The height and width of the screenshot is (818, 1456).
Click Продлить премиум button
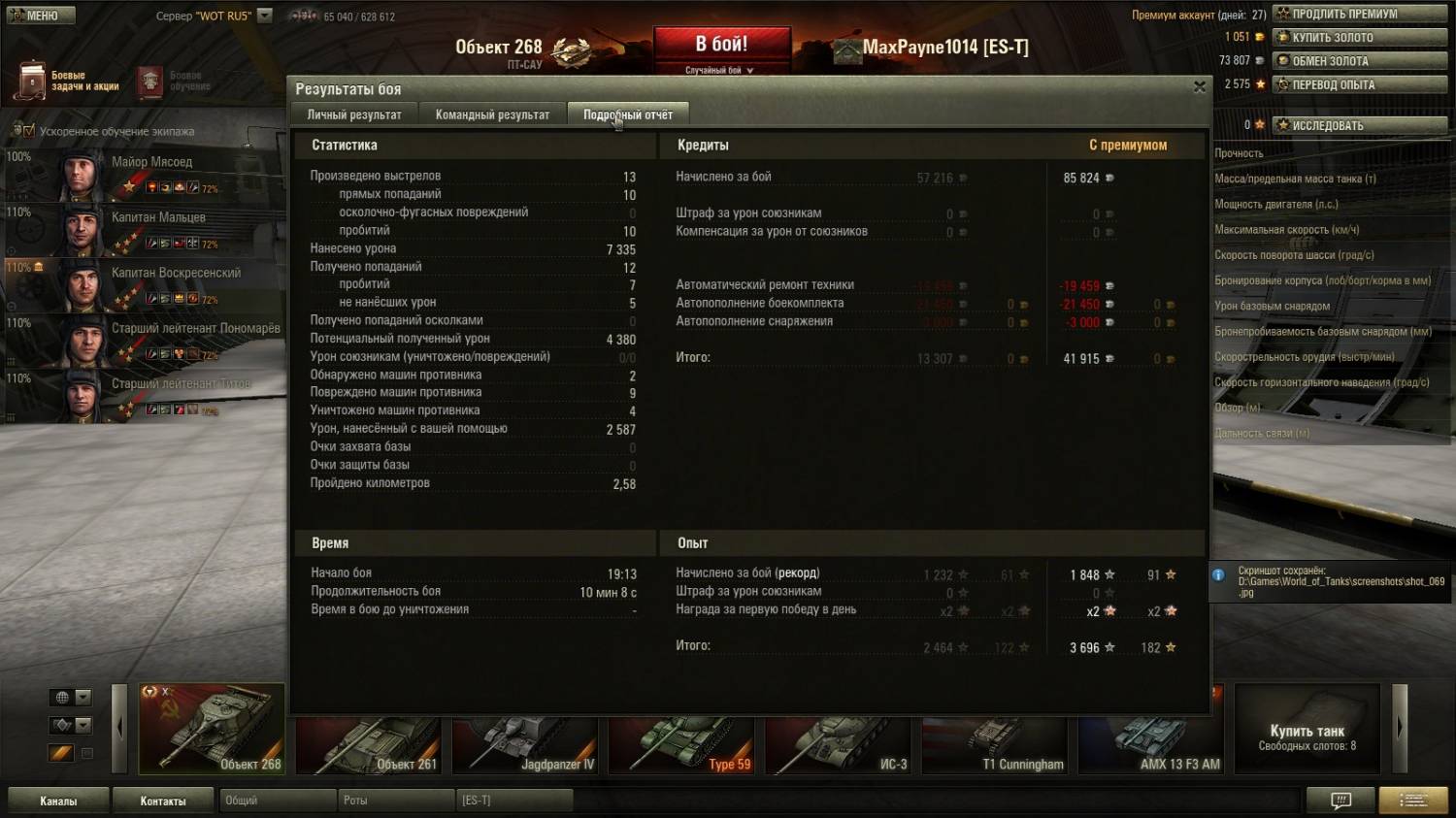tap(1359, 14)
